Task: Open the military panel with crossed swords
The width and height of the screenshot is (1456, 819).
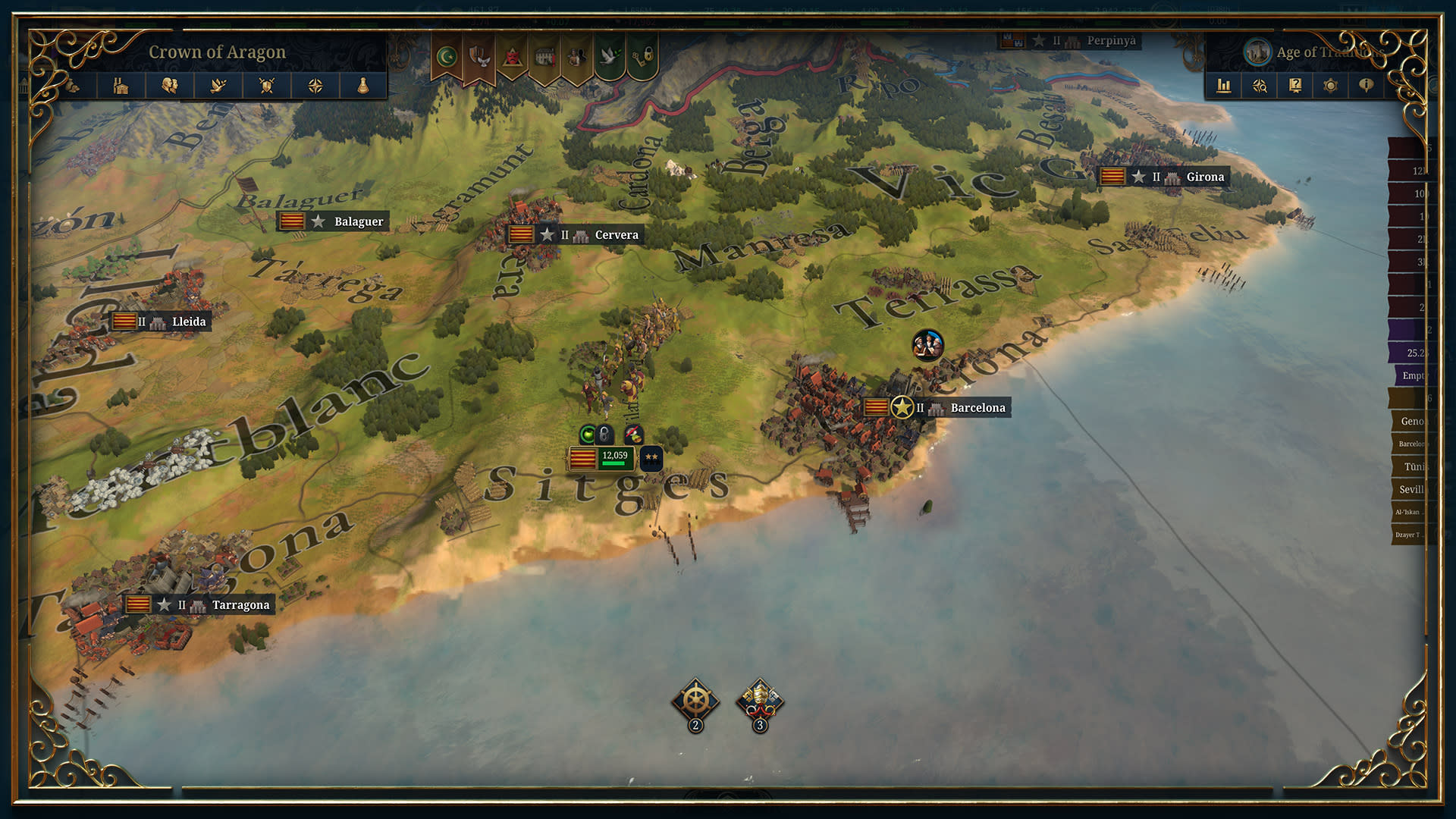Action: point(267,86)
